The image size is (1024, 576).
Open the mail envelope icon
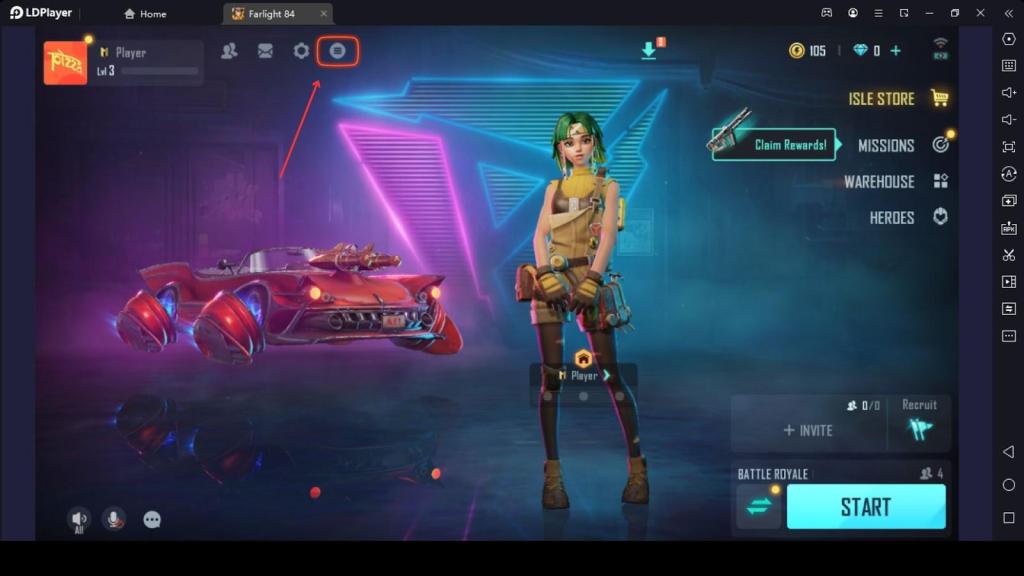[x=265, y=51]
